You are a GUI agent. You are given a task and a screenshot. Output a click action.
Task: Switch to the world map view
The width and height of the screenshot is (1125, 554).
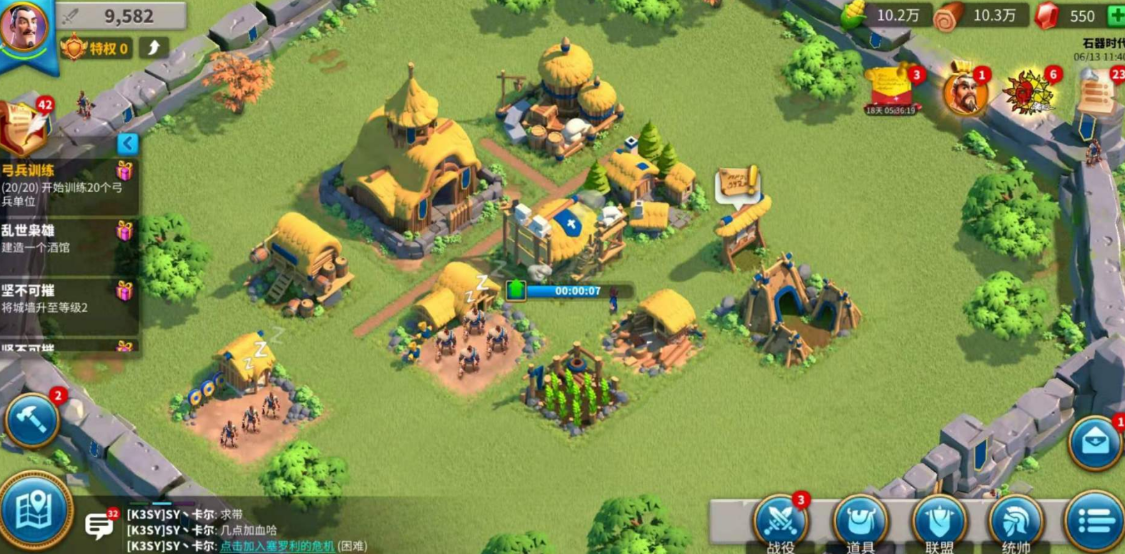pyautogui.click(x=35, y=510)
